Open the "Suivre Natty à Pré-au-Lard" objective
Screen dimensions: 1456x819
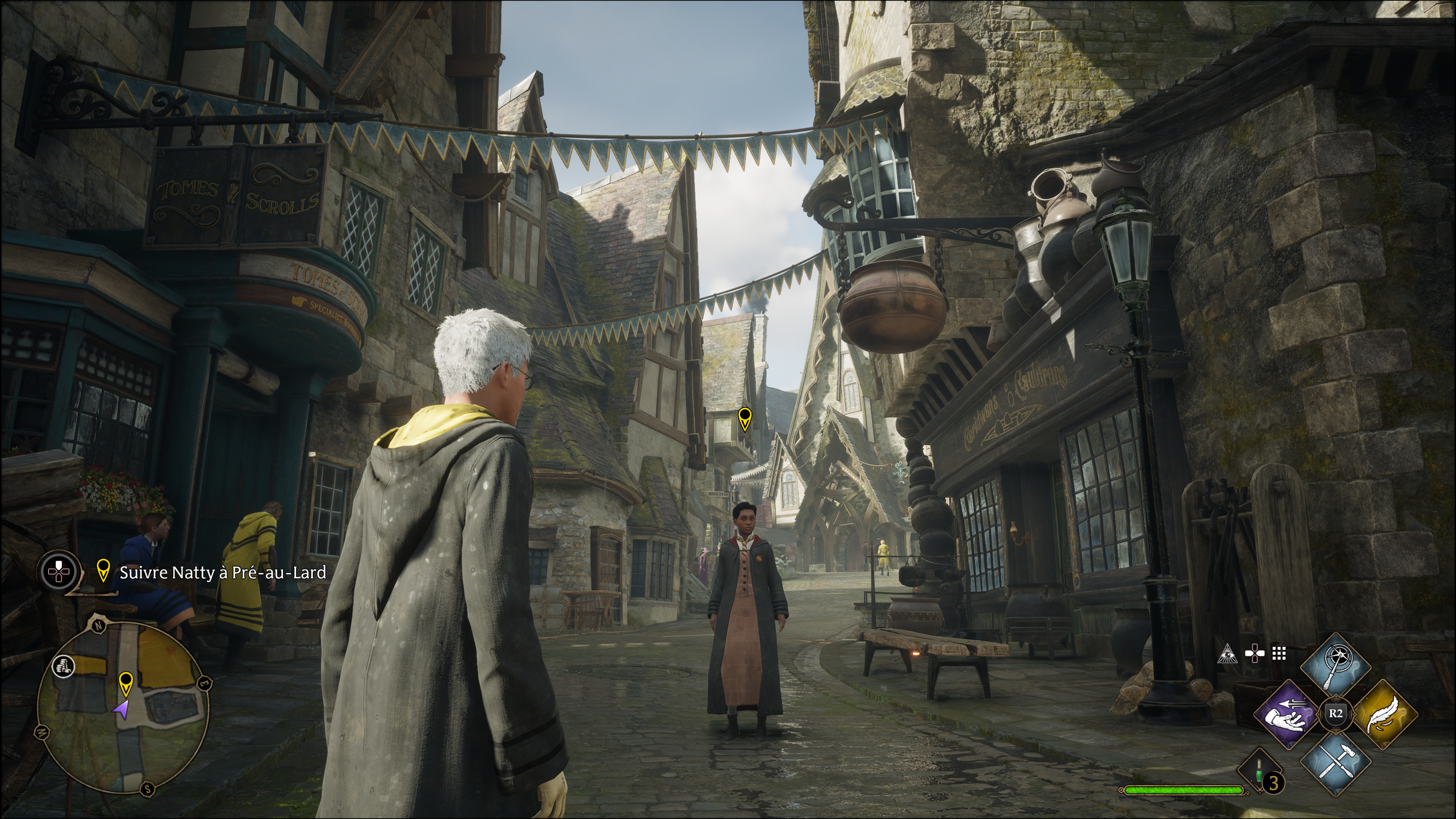click(223, 573)
